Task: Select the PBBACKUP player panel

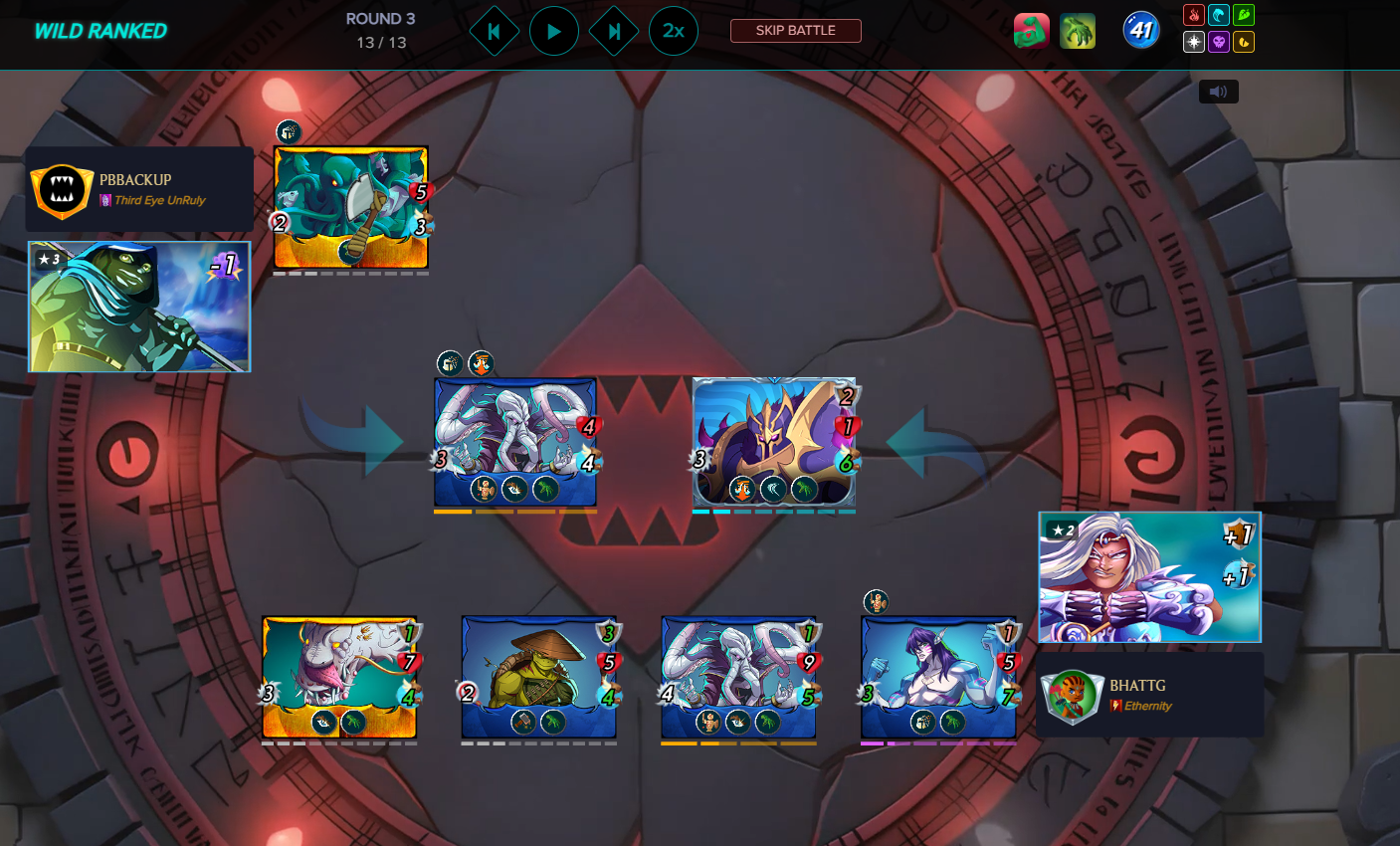Action: coord(139,189)
